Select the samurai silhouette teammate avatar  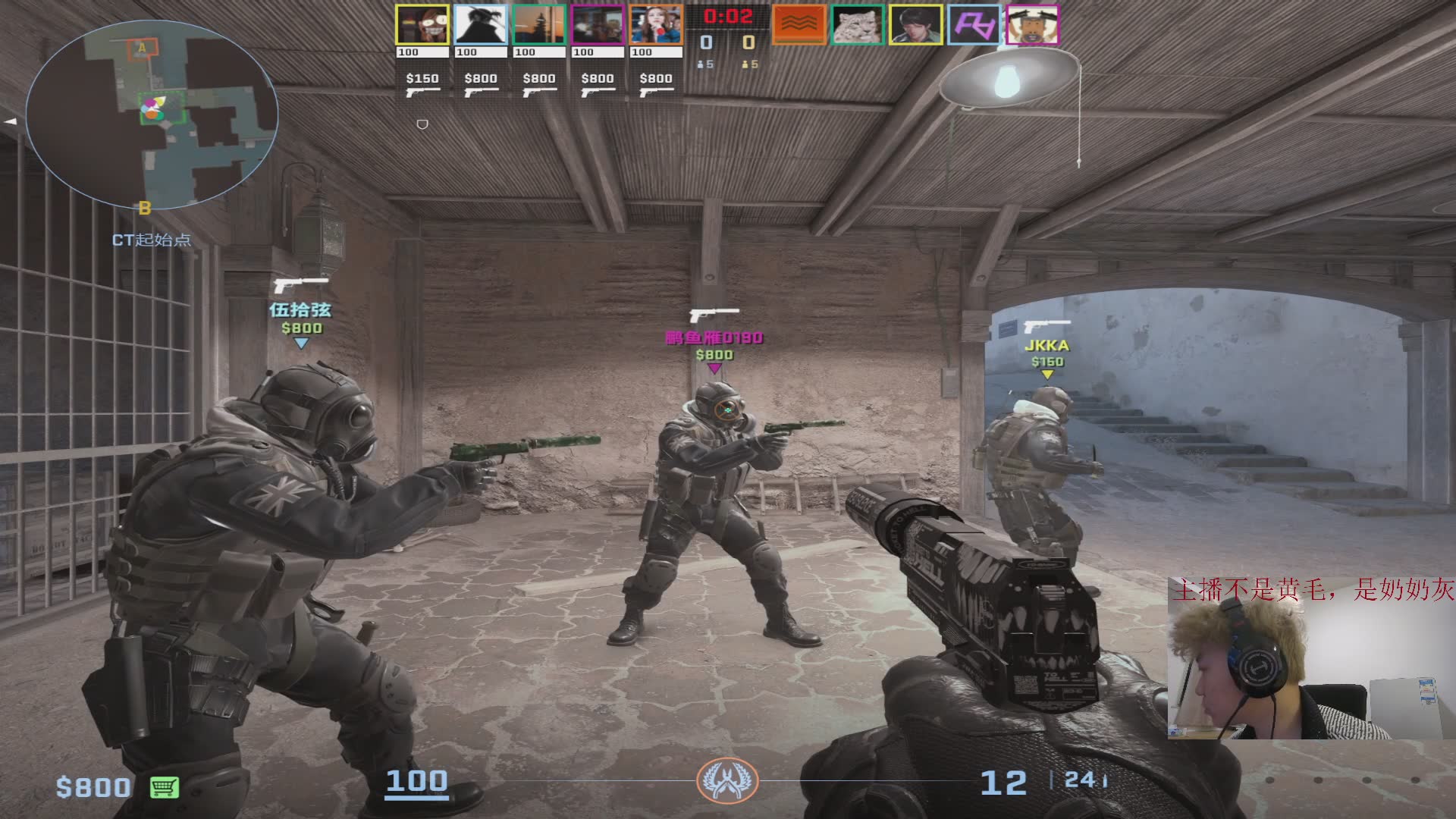pyautogui.click(x=481, y=25)
